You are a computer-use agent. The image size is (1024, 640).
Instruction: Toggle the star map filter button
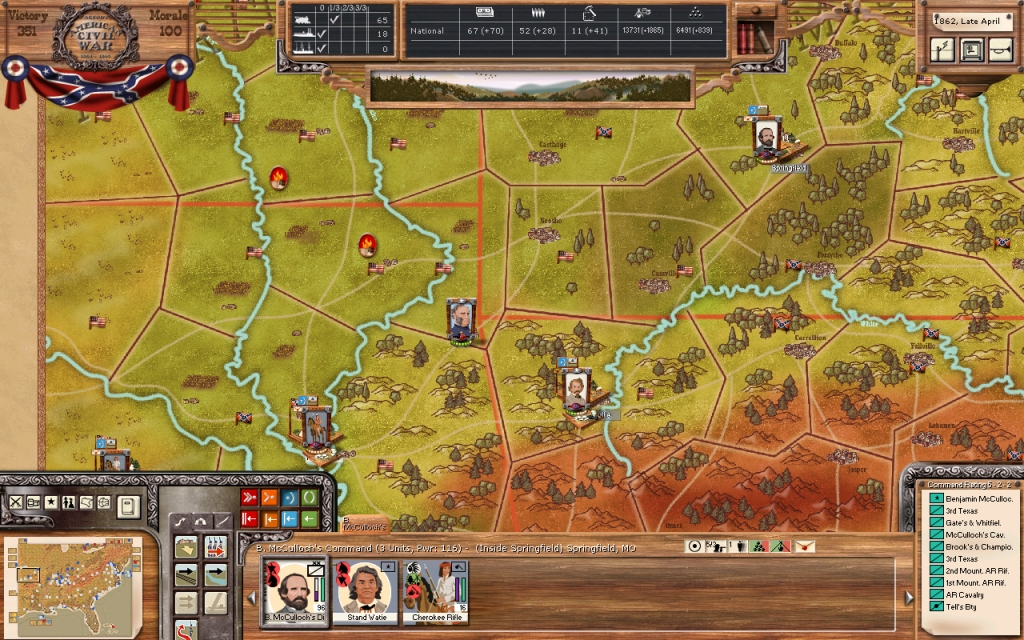[x=51, y=502]
